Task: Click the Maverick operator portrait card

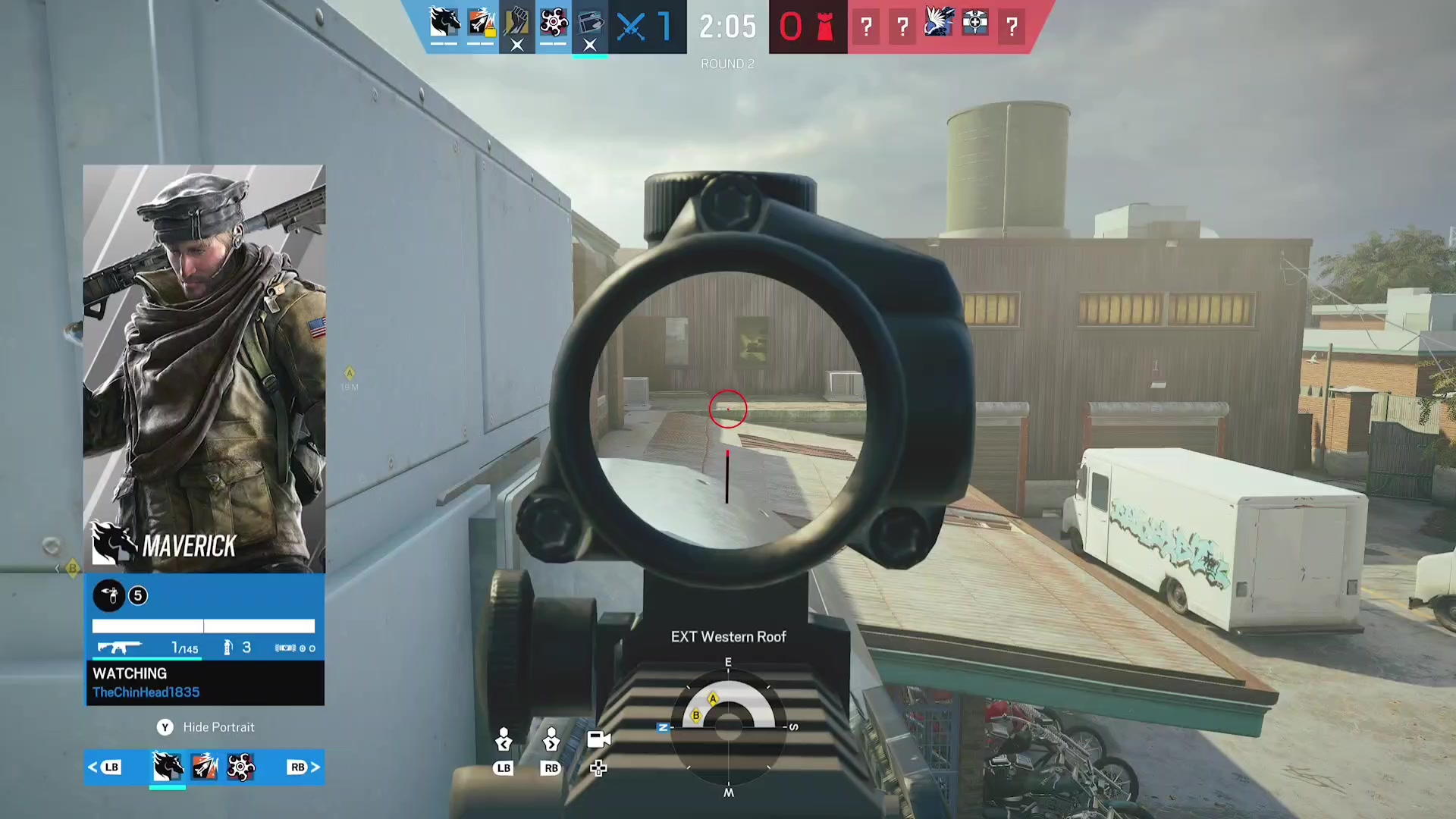Action: tap(204, 369)
